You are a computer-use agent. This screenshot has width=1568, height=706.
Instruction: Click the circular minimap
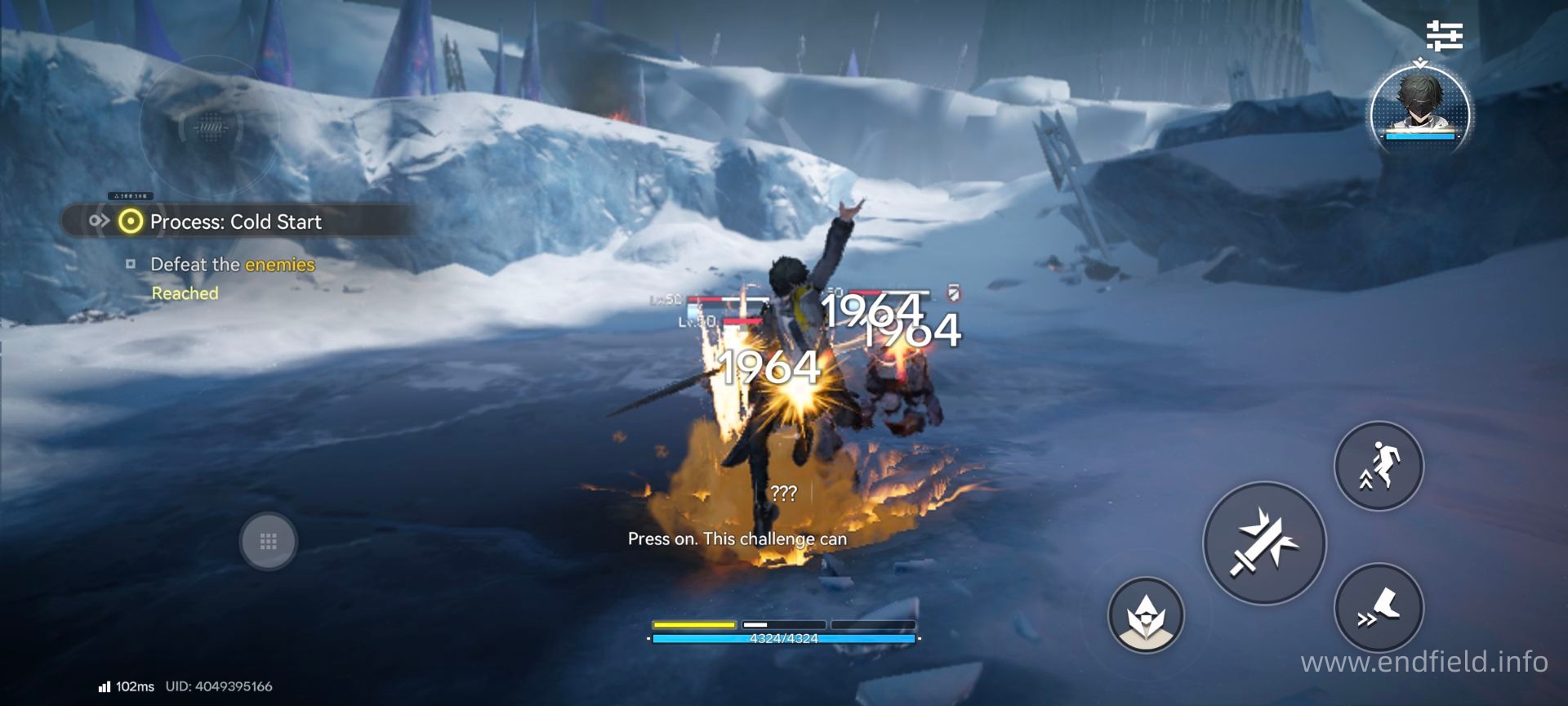210,127
